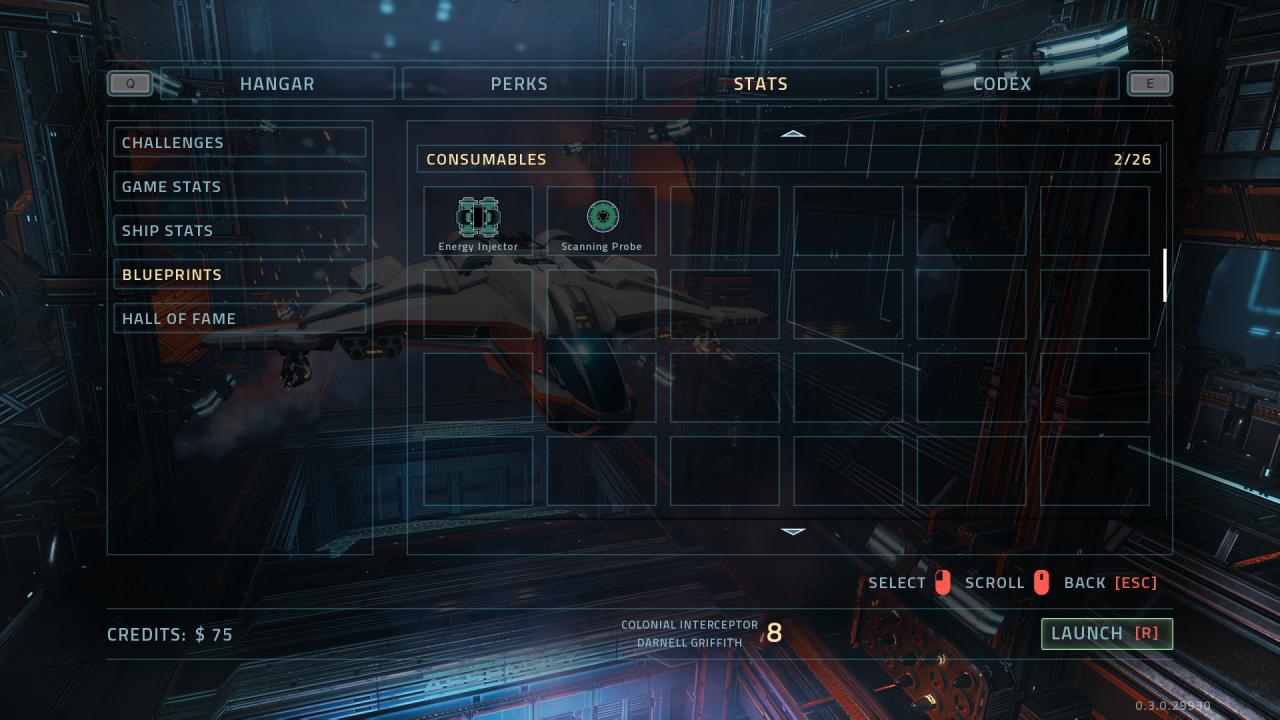Screen dimensions: 1280x720
Task: Switch to the Perks tab
Action: (519, 84)
